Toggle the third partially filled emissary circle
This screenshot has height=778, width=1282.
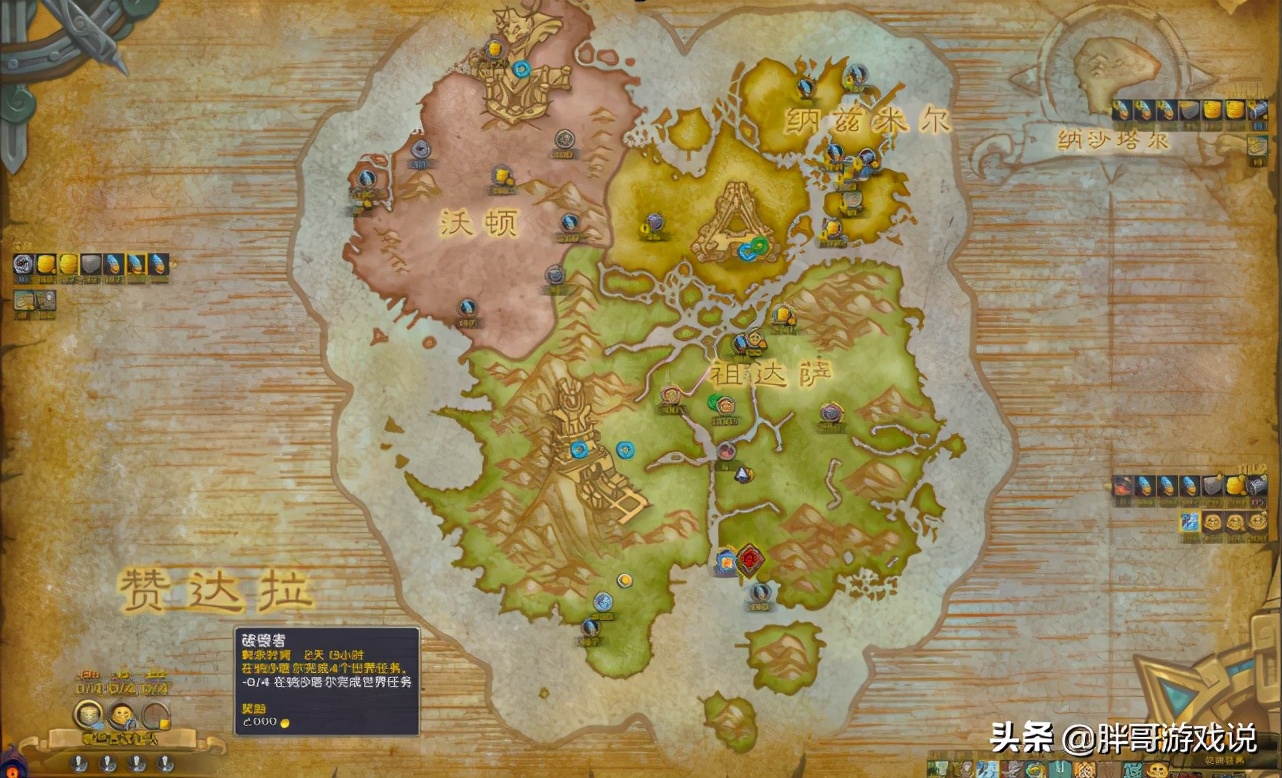(x=155, y=715)
